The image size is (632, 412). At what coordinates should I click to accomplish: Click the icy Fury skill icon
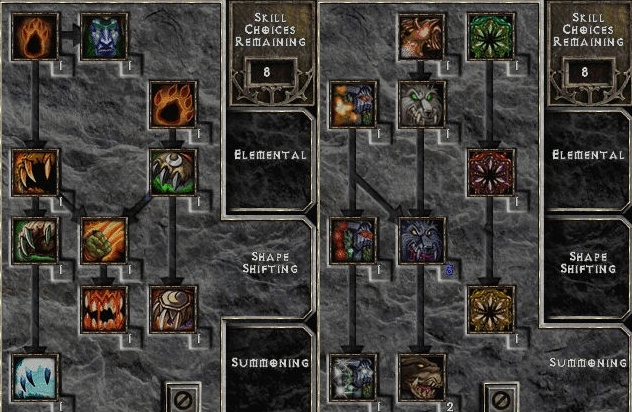tap(36, 376)
